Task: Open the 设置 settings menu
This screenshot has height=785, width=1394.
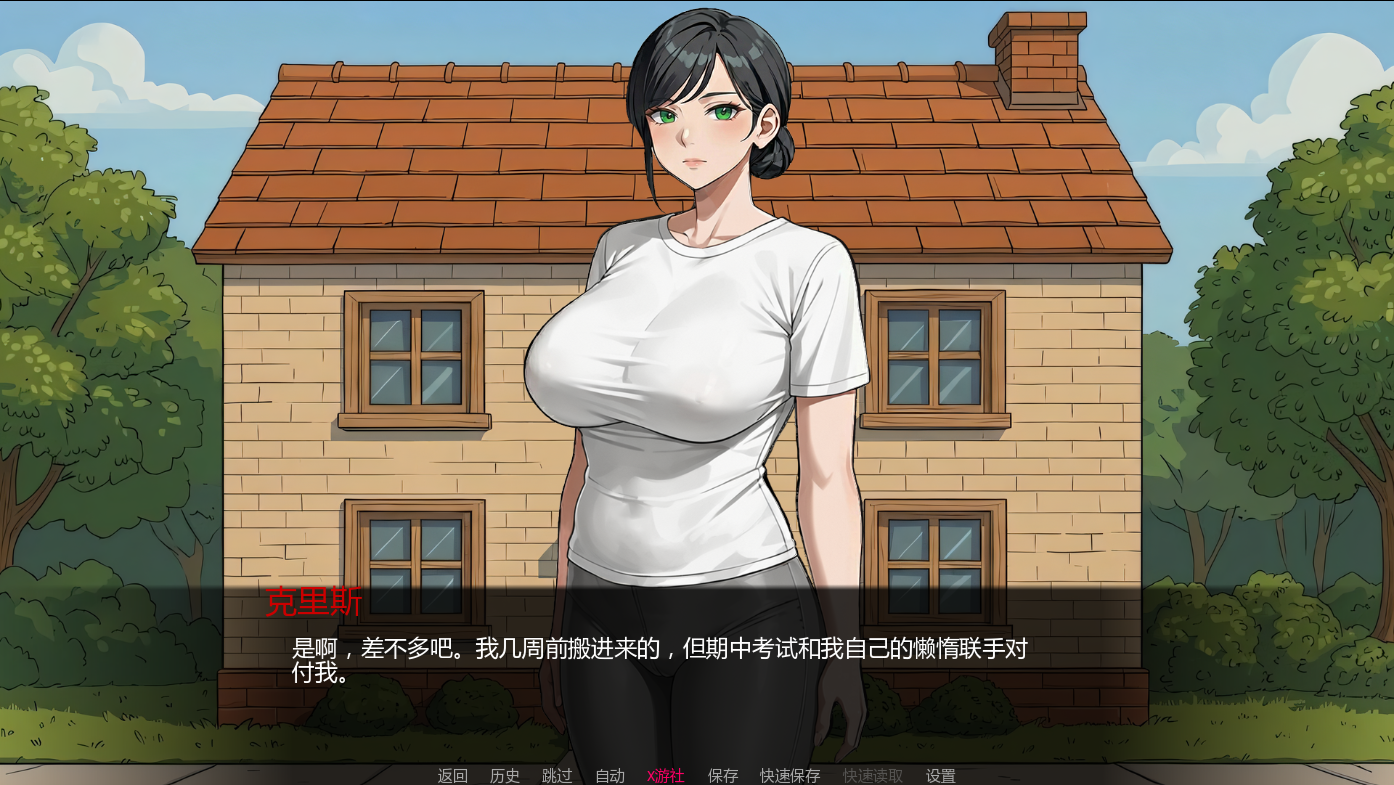Action: coord(941,774)
